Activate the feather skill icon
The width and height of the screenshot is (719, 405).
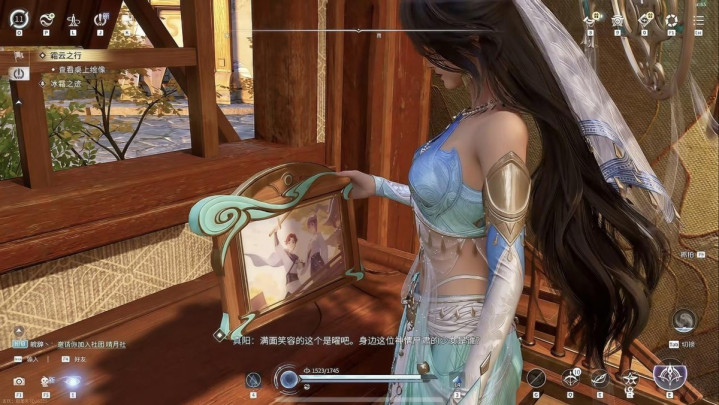pyautogui.click(x=599, y=378)
